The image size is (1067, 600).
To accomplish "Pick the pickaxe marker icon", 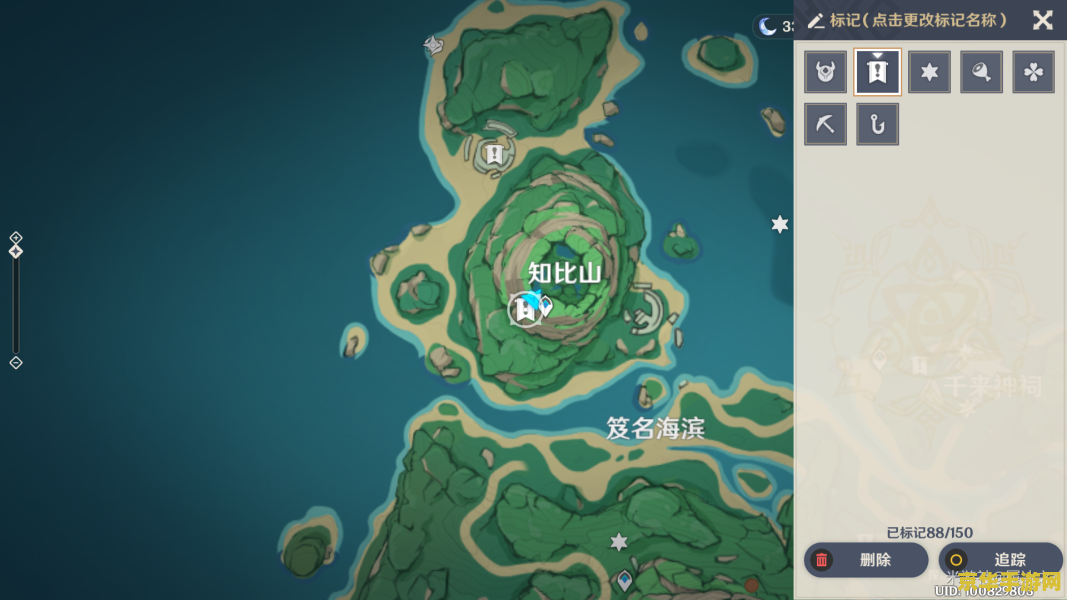I will [x=826, y=125].
